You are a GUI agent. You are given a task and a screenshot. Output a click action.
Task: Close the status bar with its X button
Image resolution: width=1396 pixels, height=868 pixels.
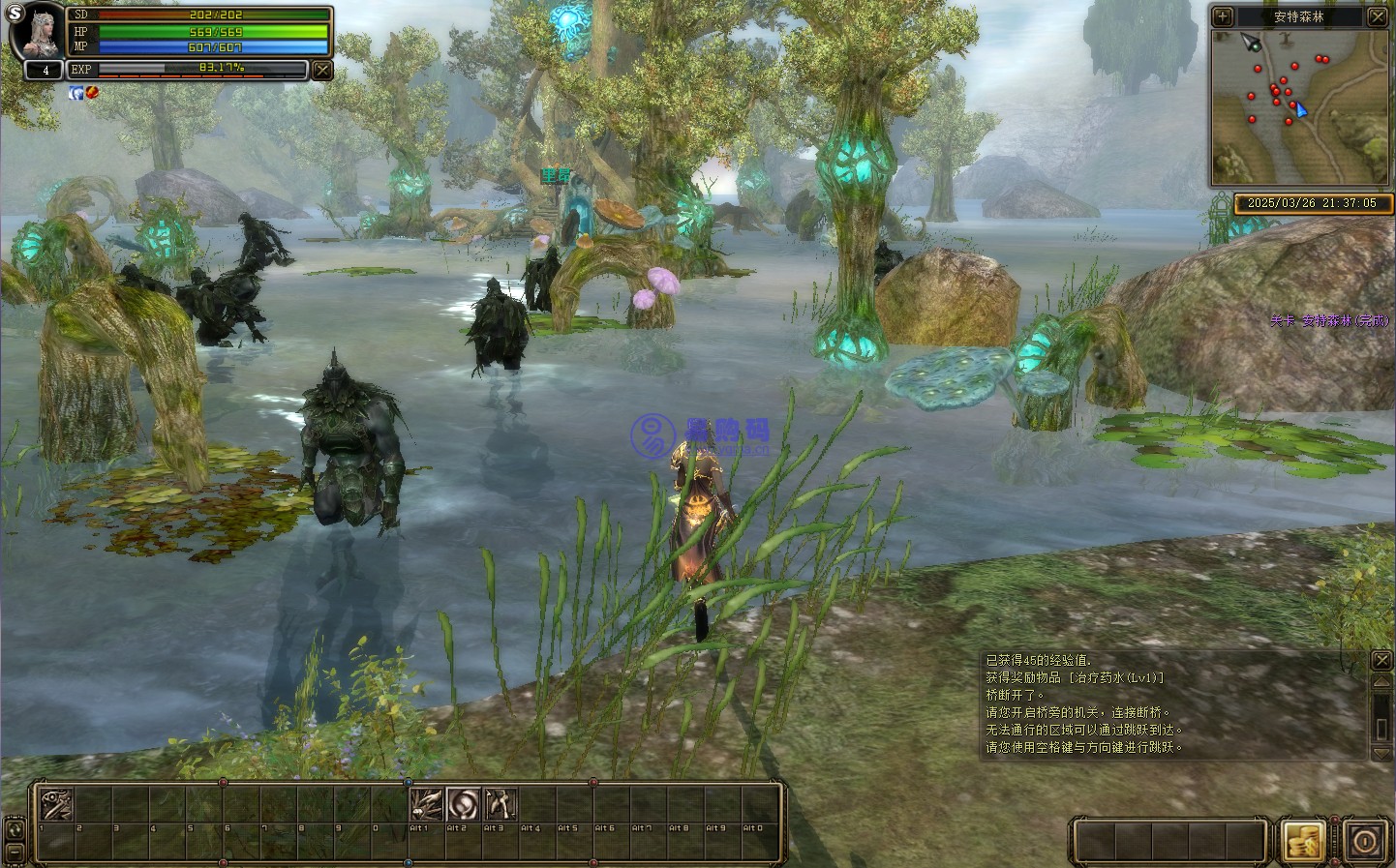pyautogui.click(x=322, y=71)
